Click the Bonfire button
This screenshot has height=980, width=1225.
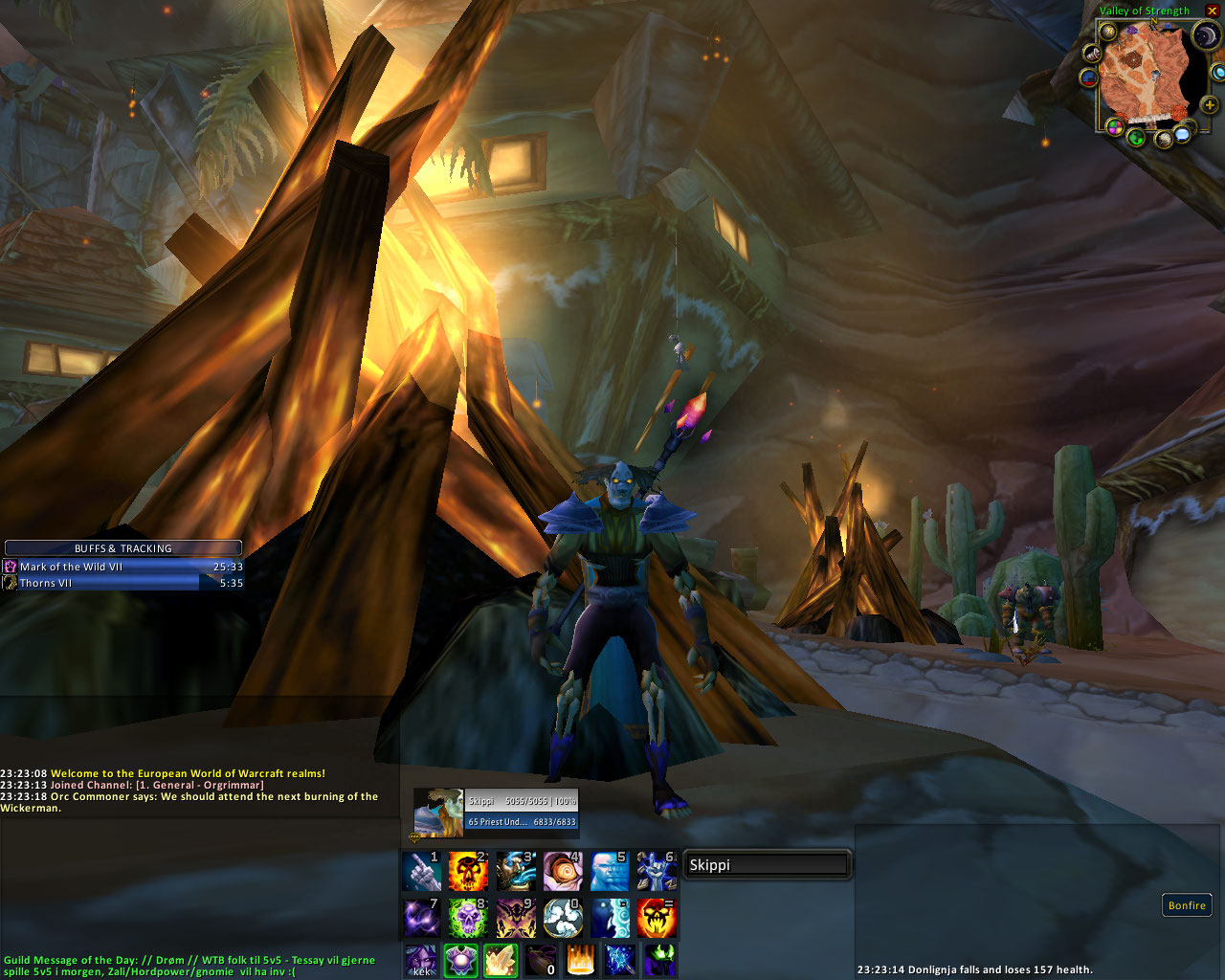(x=1187, y=905)
